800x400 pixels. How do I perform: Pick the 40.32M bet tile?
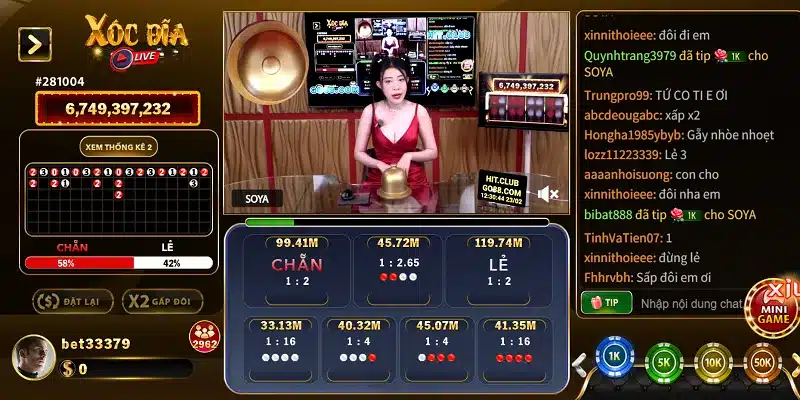point(357,345)
